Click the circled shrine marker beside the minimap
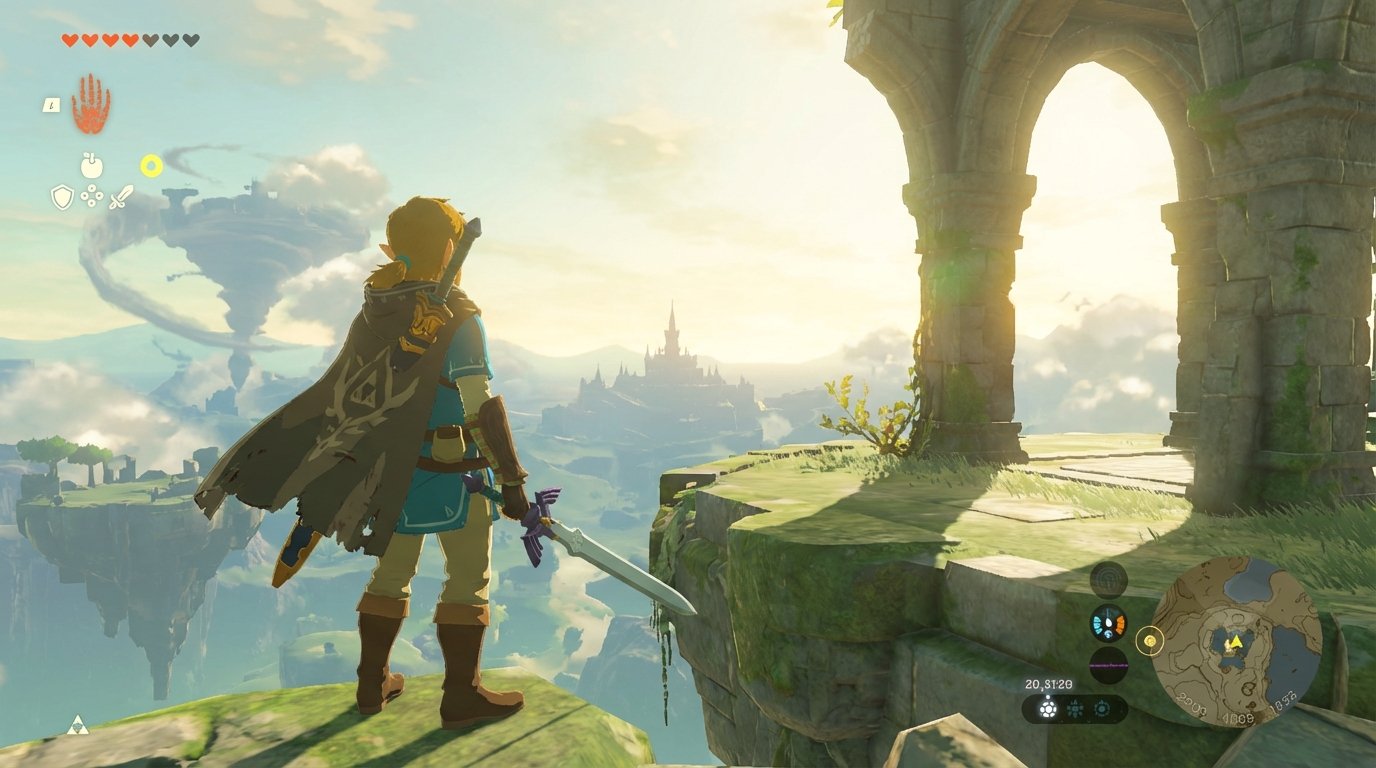The image size is (1376, 768). (1150, 641)
